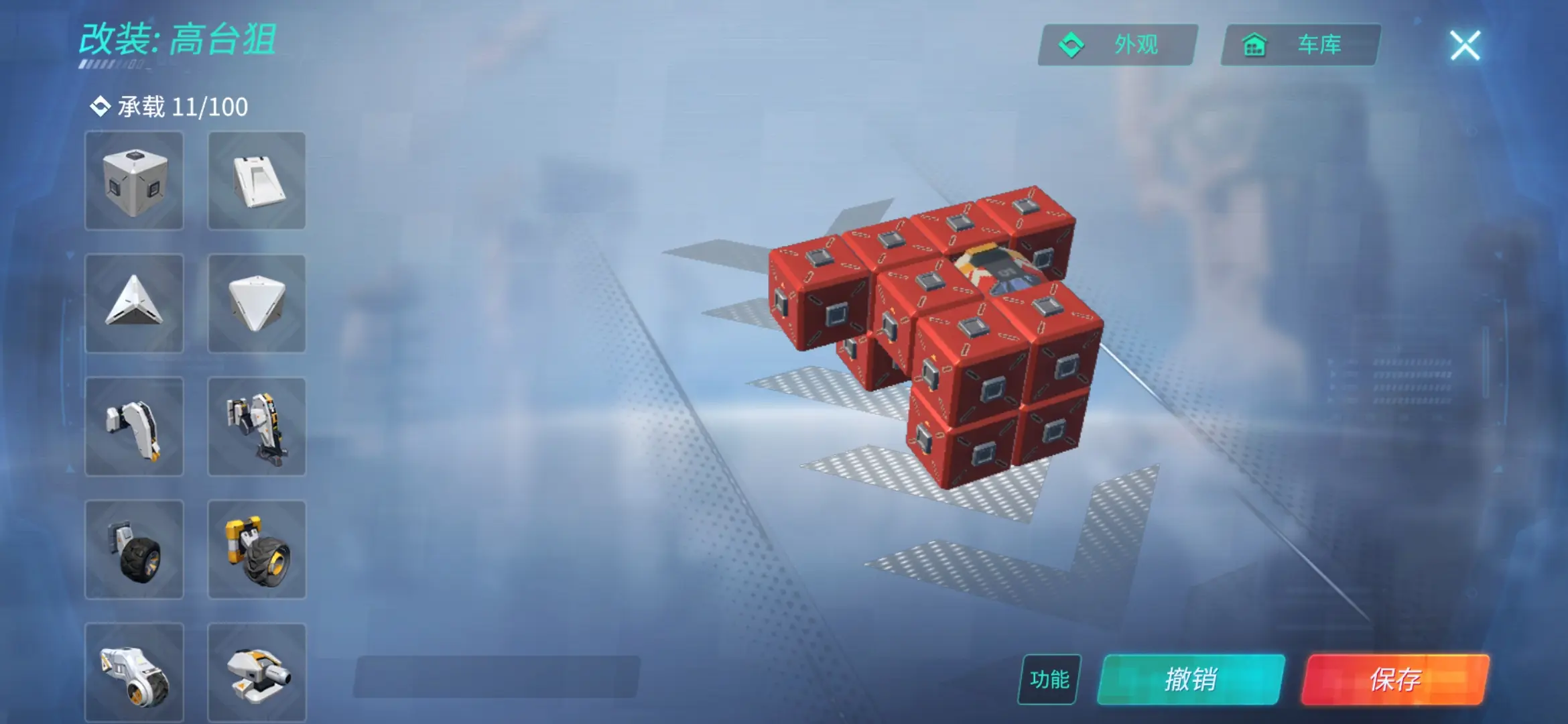1568x724 pixels.
Task: Select the inverted corner block part
Action: (257, 304)
